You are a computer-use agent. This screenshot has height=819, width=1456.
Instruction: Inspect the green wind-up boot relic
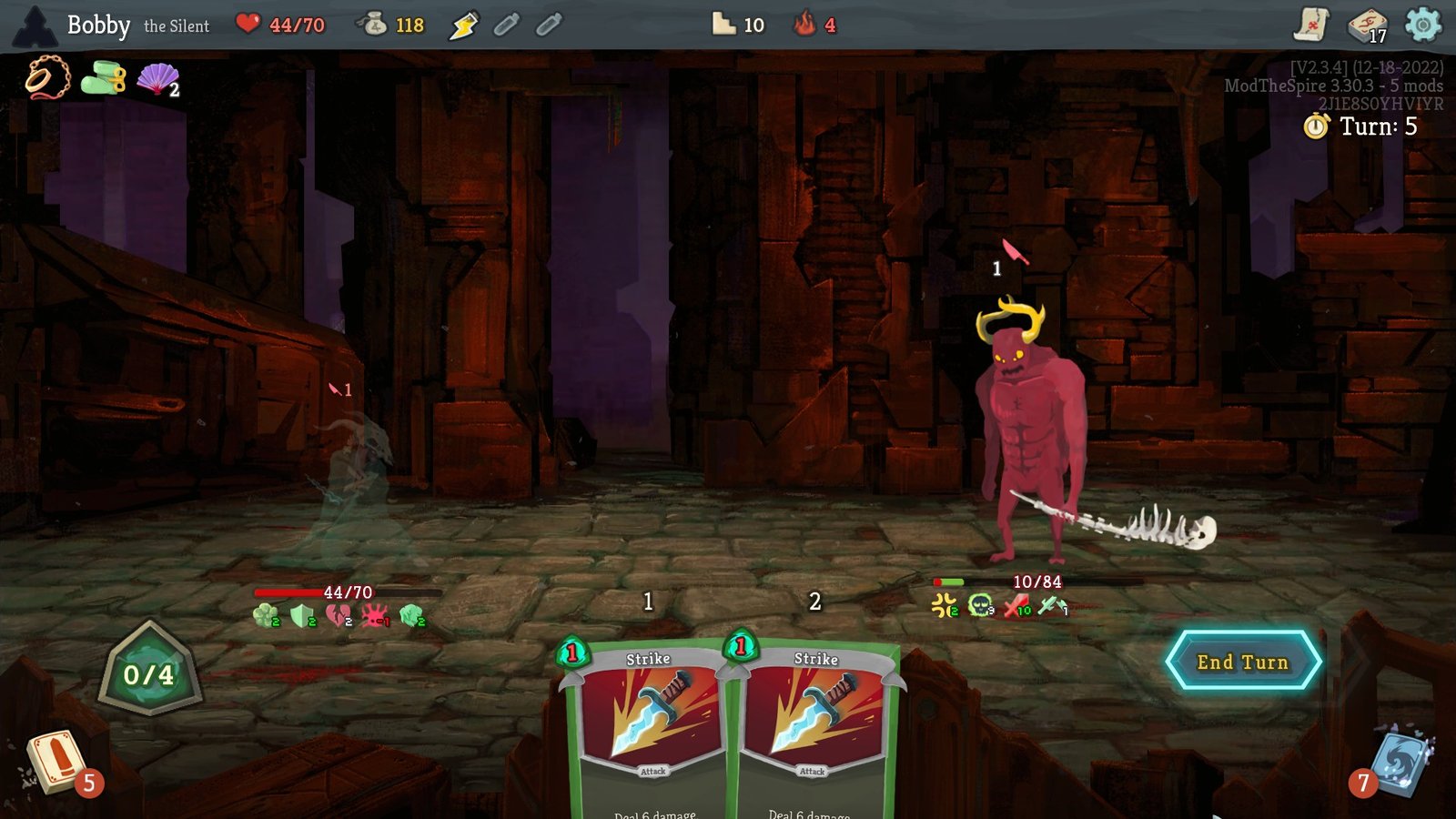point(103,78)
